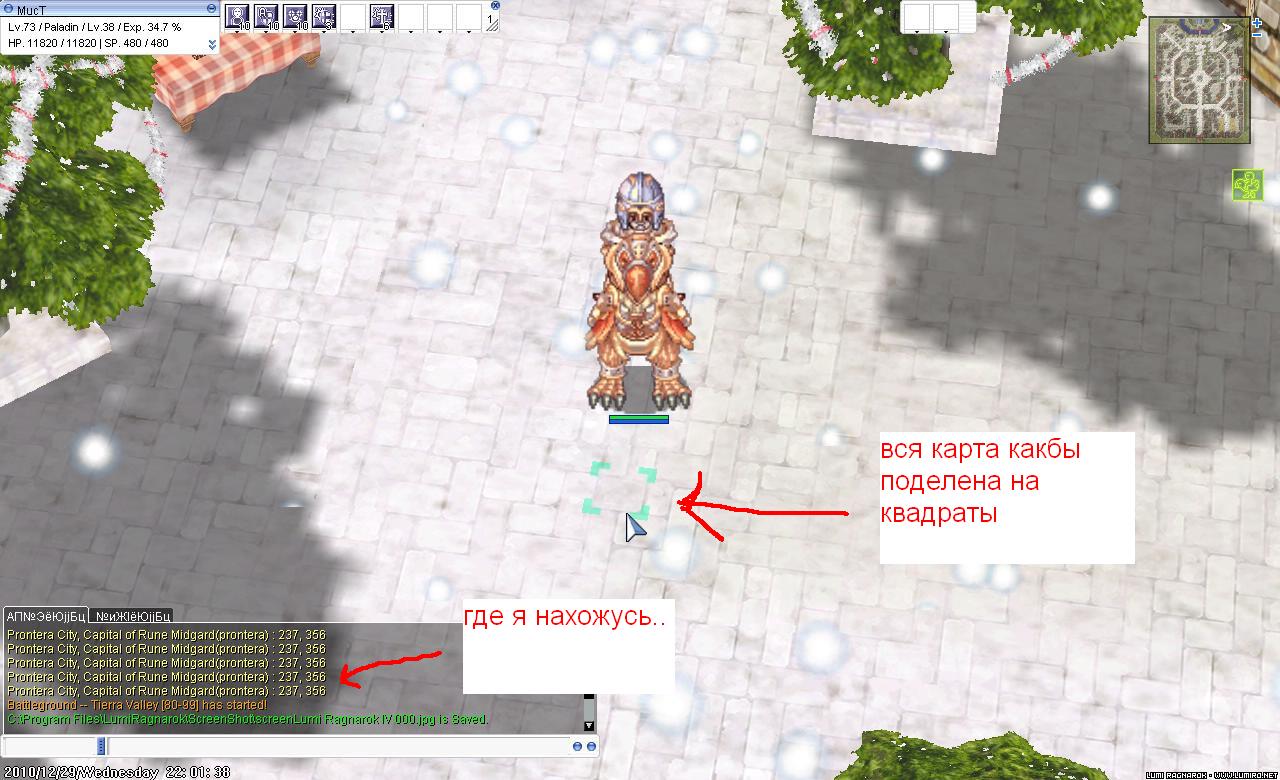Viewport: 1280px width, 780px height.
Task: Click the green Peco Peco riding status icon
Action: pos(1247,185)
